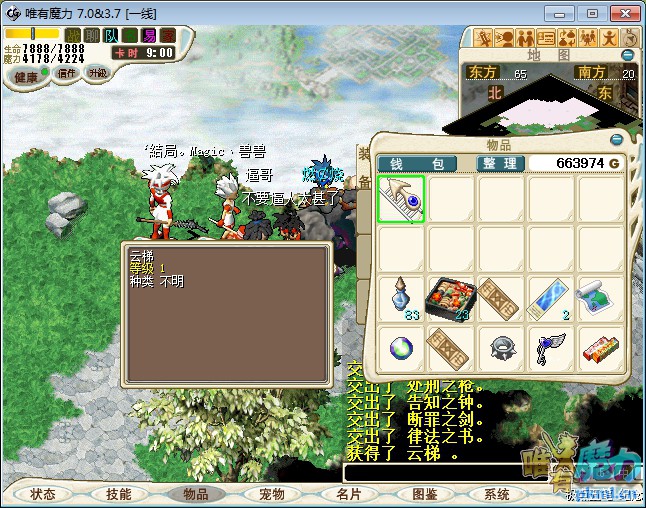
Task: Open the 系统 system menu
Action: pyautogui.click(x=497, y=494)
